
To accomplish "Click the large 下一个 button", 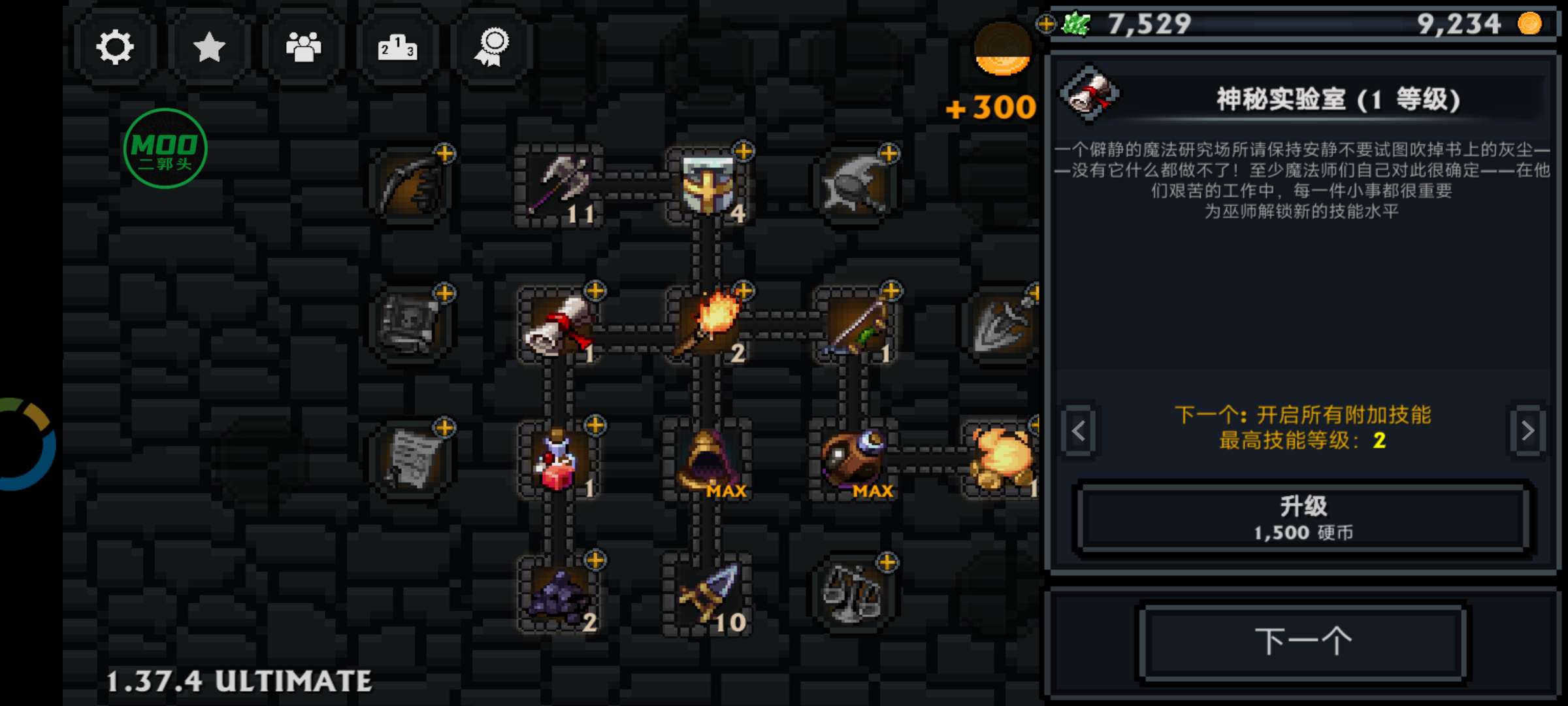I will pyautogui.click(x=1303, y=641).
